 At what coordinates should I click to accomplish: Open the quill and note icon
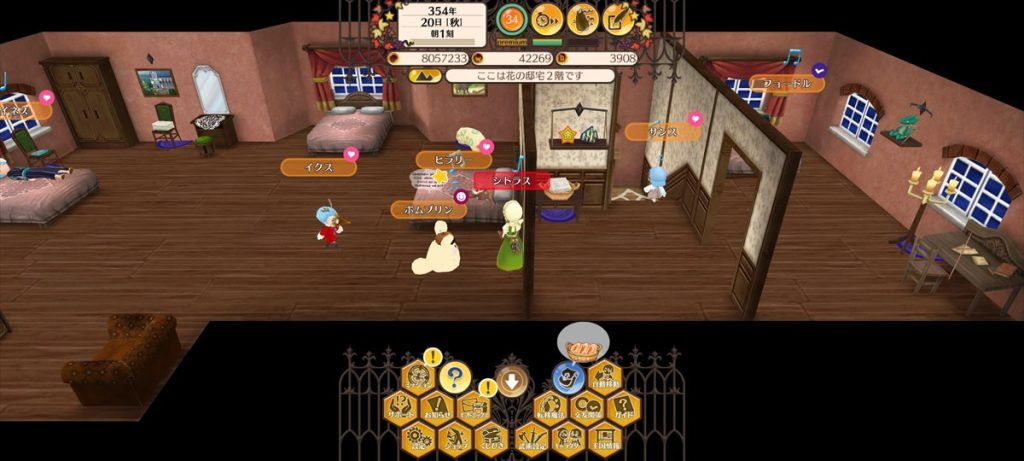619,18
